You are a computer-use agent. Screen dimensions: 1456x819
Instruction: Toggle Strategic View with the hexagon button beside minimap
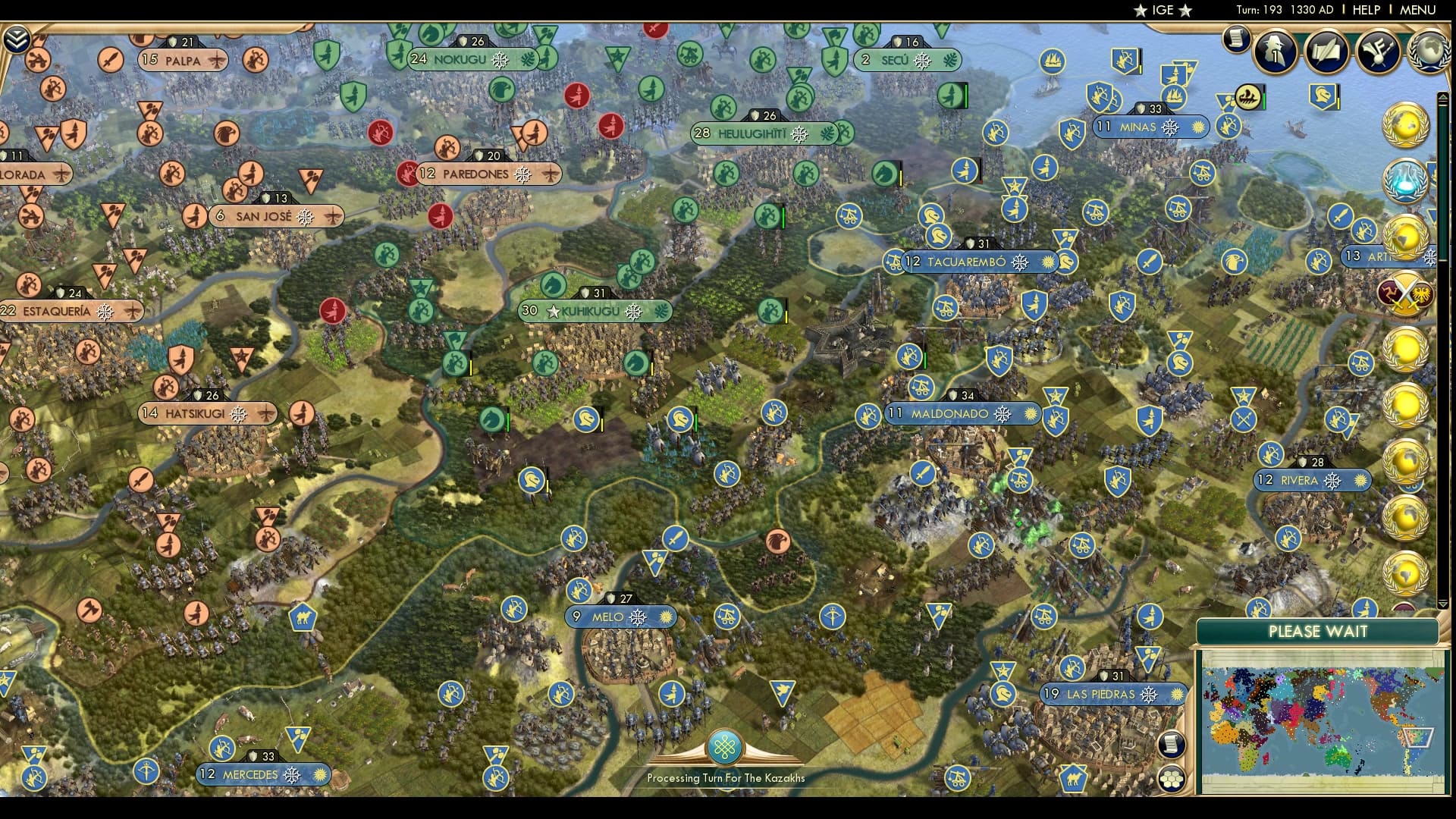tap(1170, 778)
